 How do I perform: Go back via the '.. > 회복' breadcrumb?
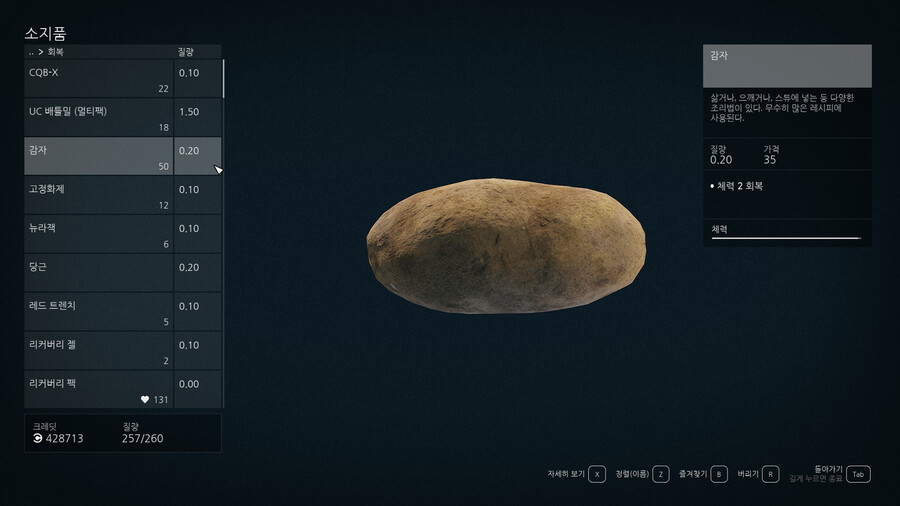tap(47, 52)
